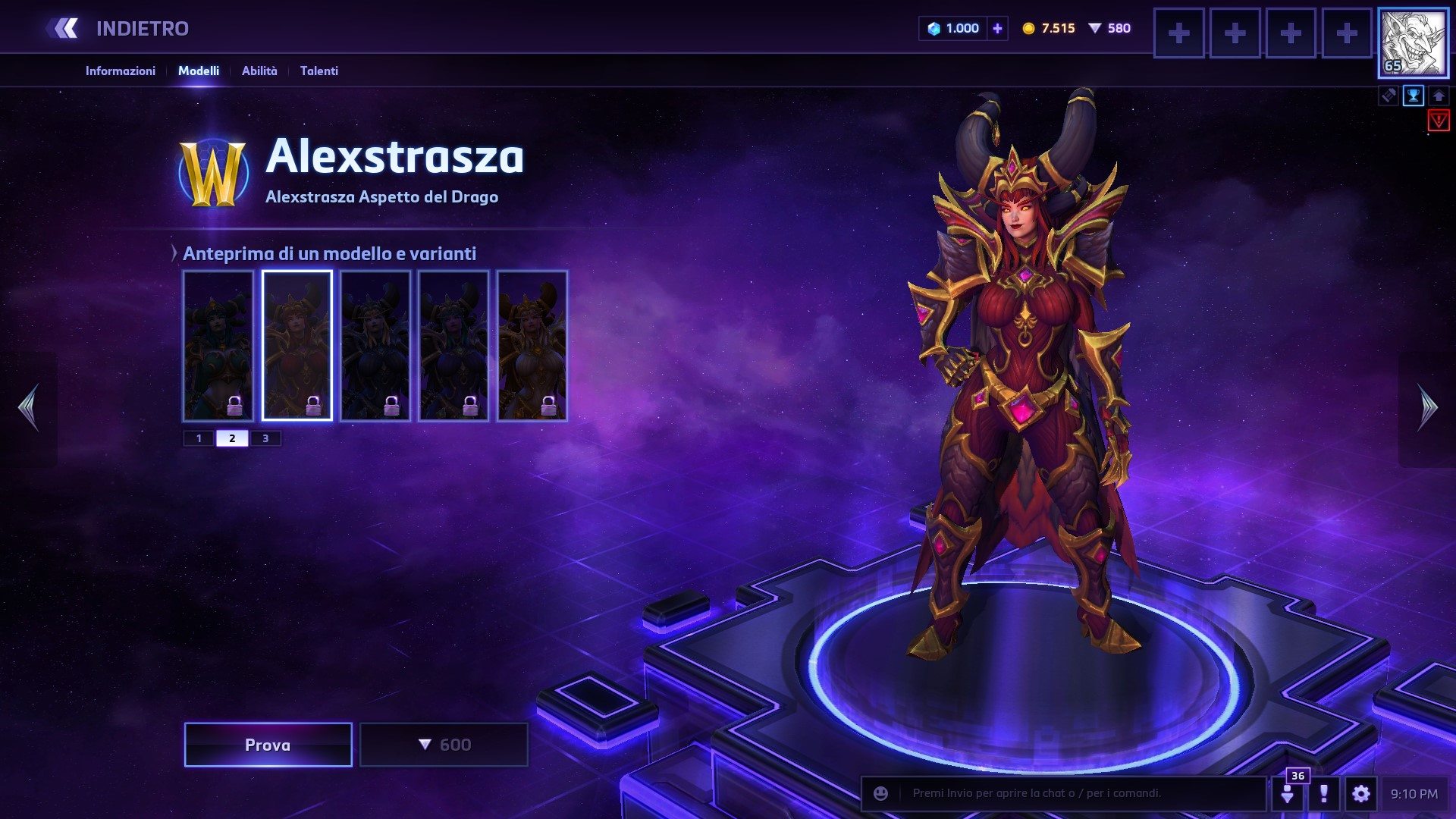The width and height of the screenshot is (1456, 819).
Task: Open the friends list showing 36
Action: [x=1288, y=793]
